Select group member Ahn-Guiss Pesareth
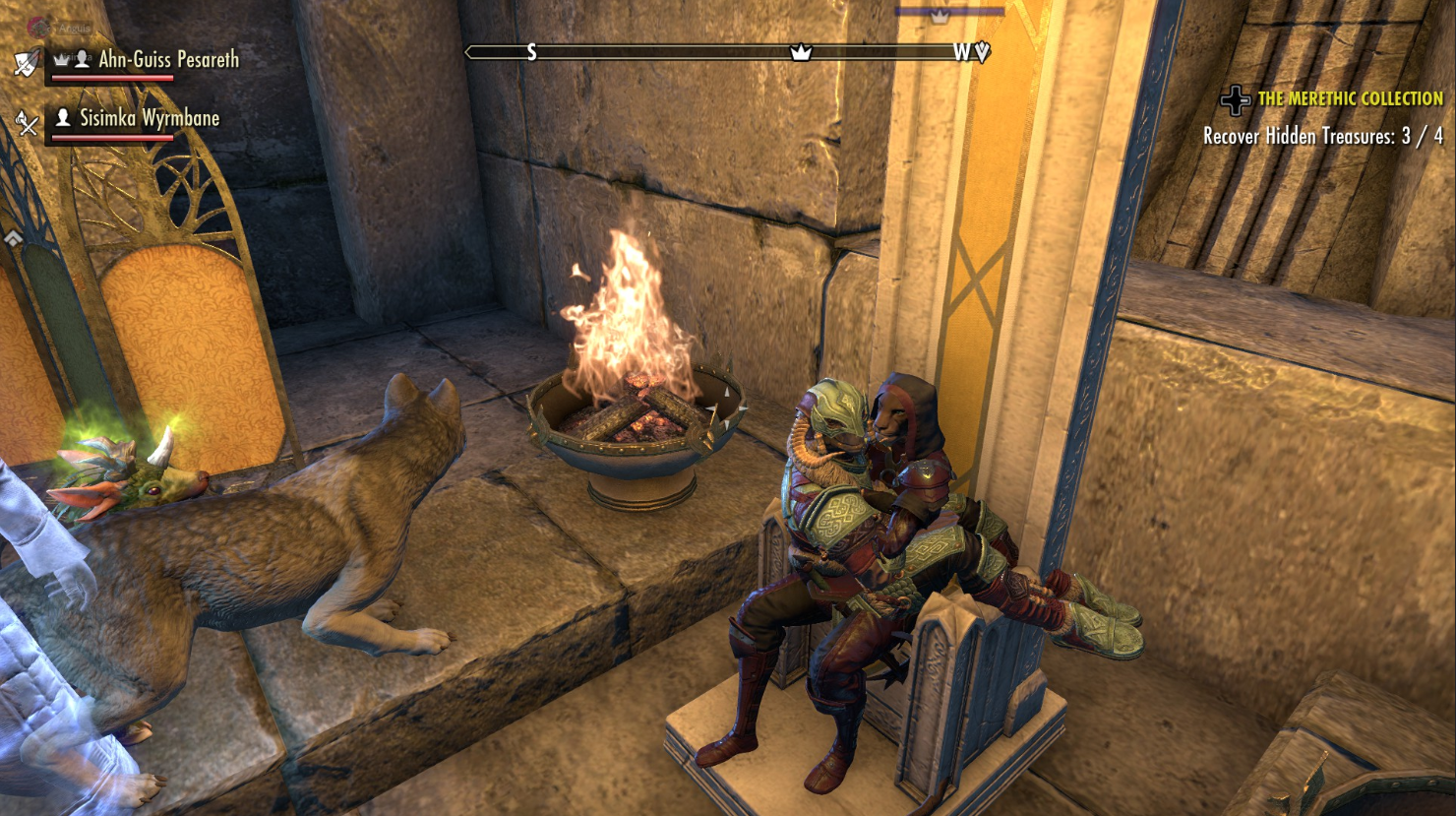 coord(168,60)
